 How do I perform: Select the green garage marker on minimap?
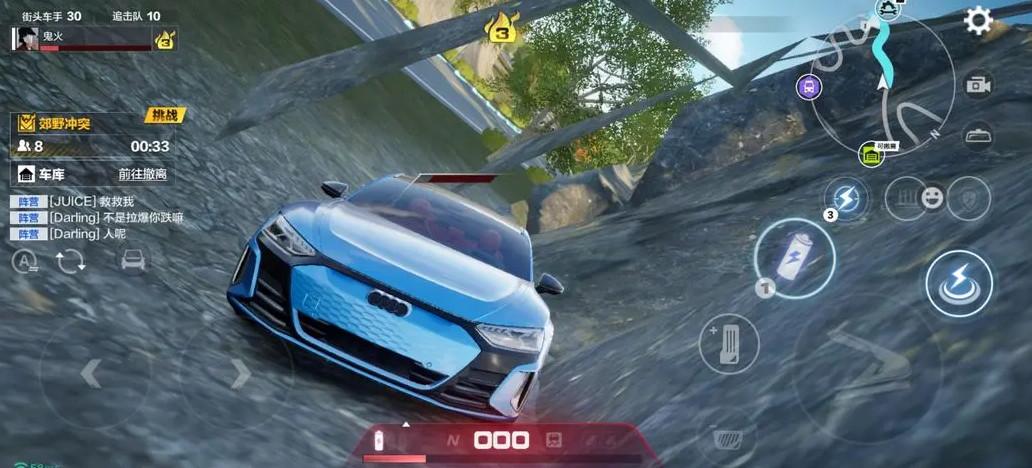click(871, 155)
